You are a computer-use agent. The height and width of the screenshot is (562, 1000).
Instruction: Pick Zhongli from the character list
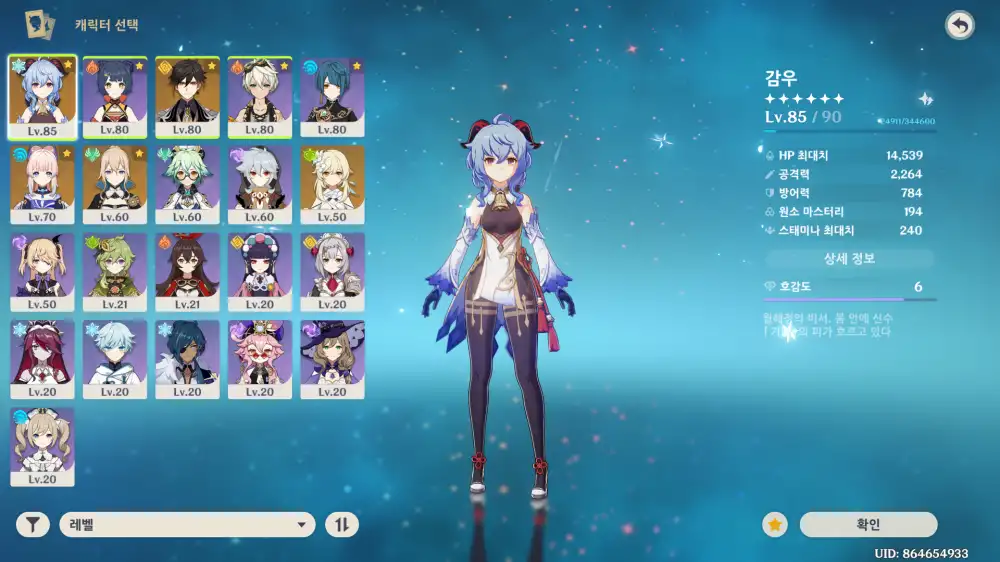pyautogui.click(x=187, y=96)
